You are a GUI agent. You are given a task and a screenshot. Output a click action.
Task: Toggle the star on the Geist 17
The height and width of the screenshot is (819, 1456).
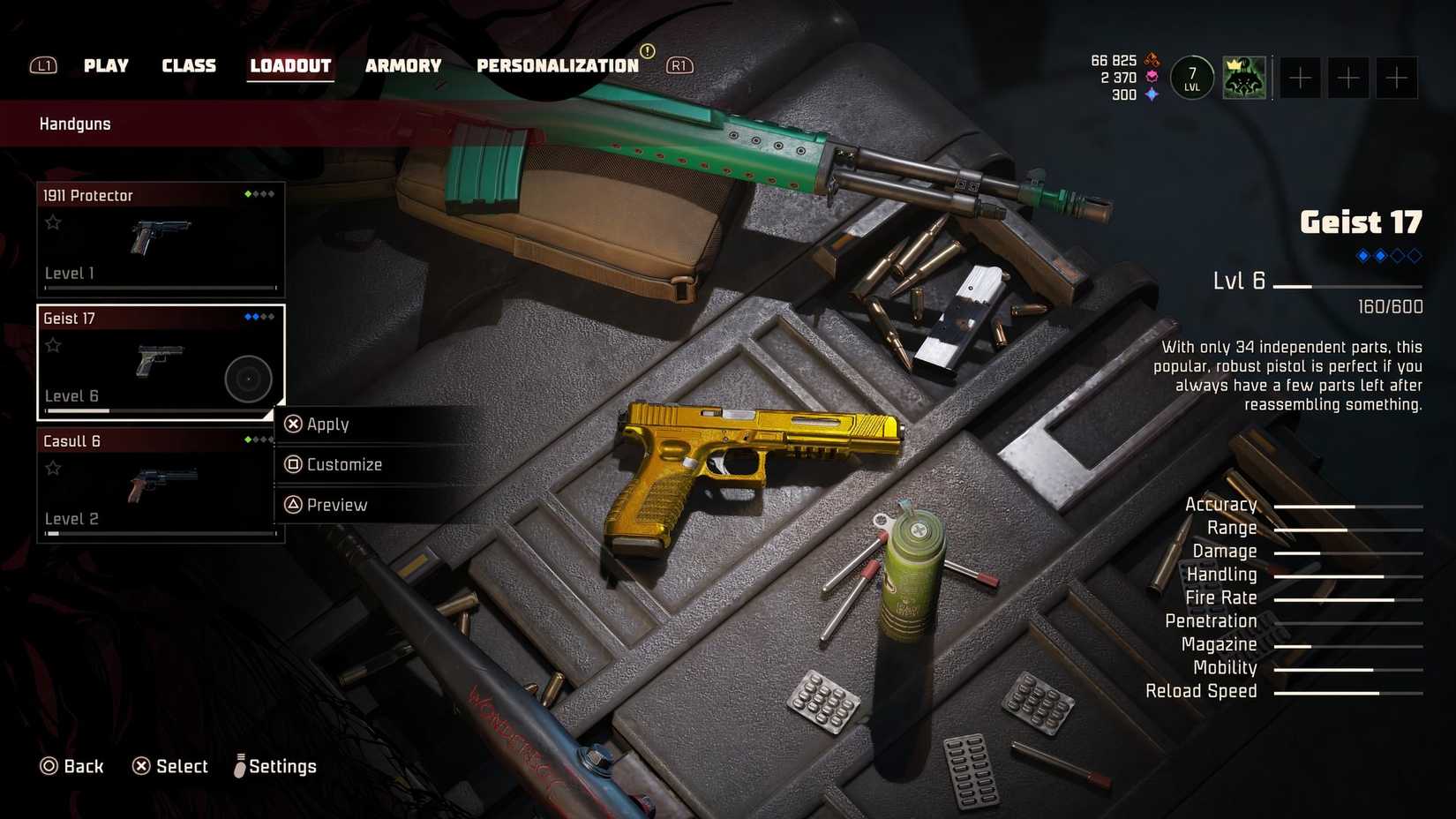(x=53, y=346)
